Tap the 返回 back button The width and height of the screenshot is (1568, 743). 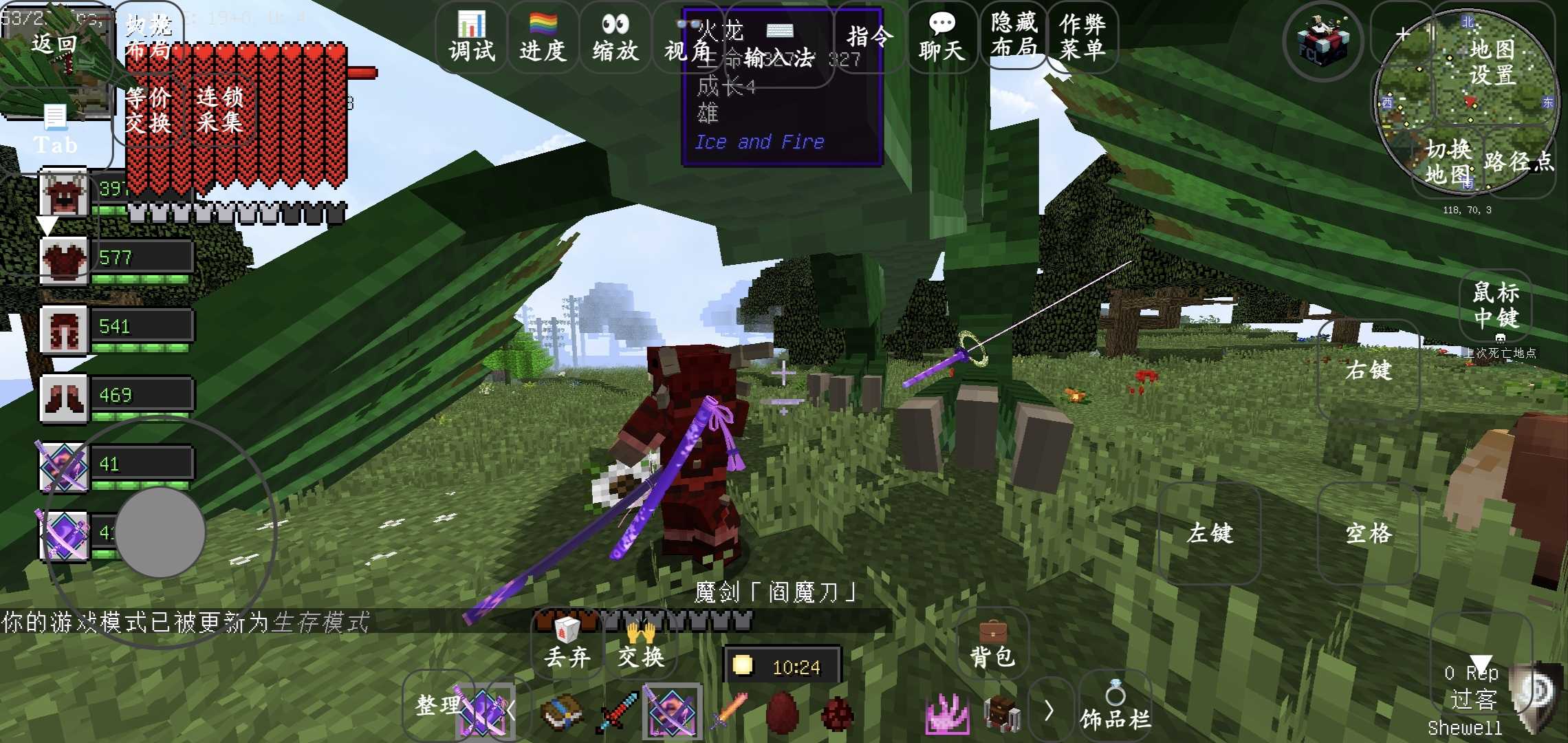pos(54,44)
